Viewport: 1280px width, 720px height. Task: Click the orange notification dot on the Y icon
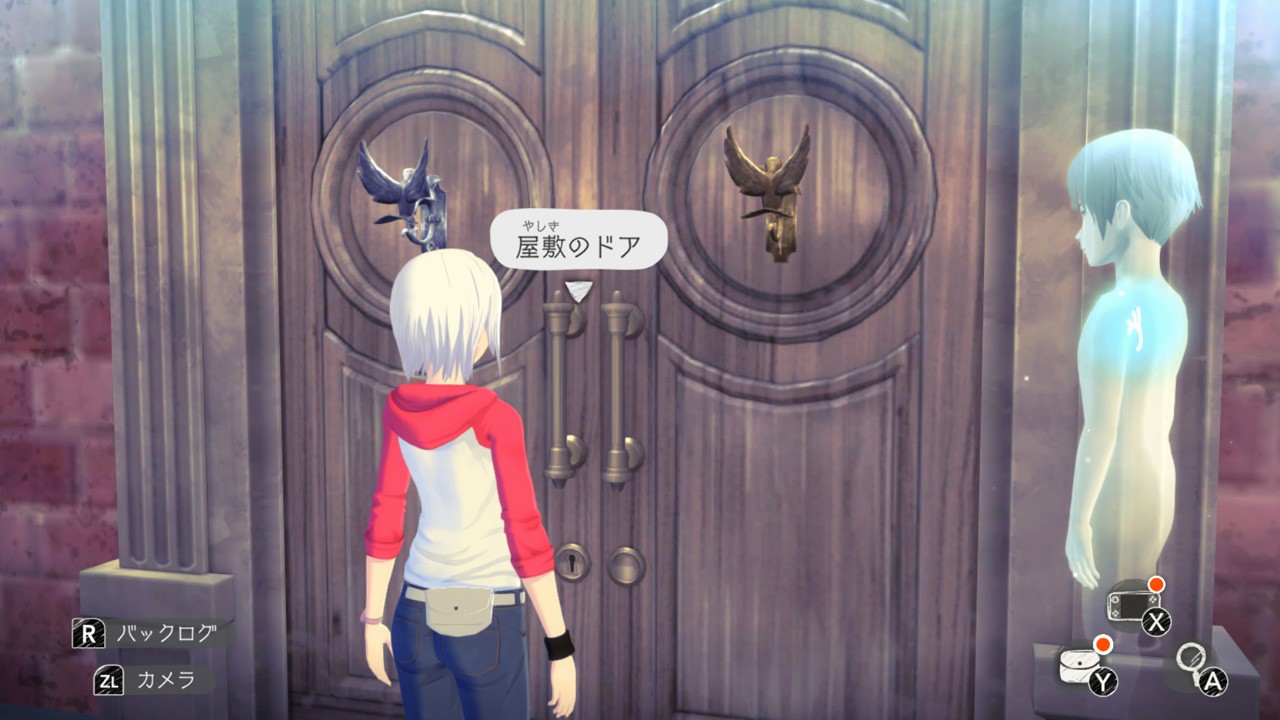pyautogui.click(x=1103, y=643)
